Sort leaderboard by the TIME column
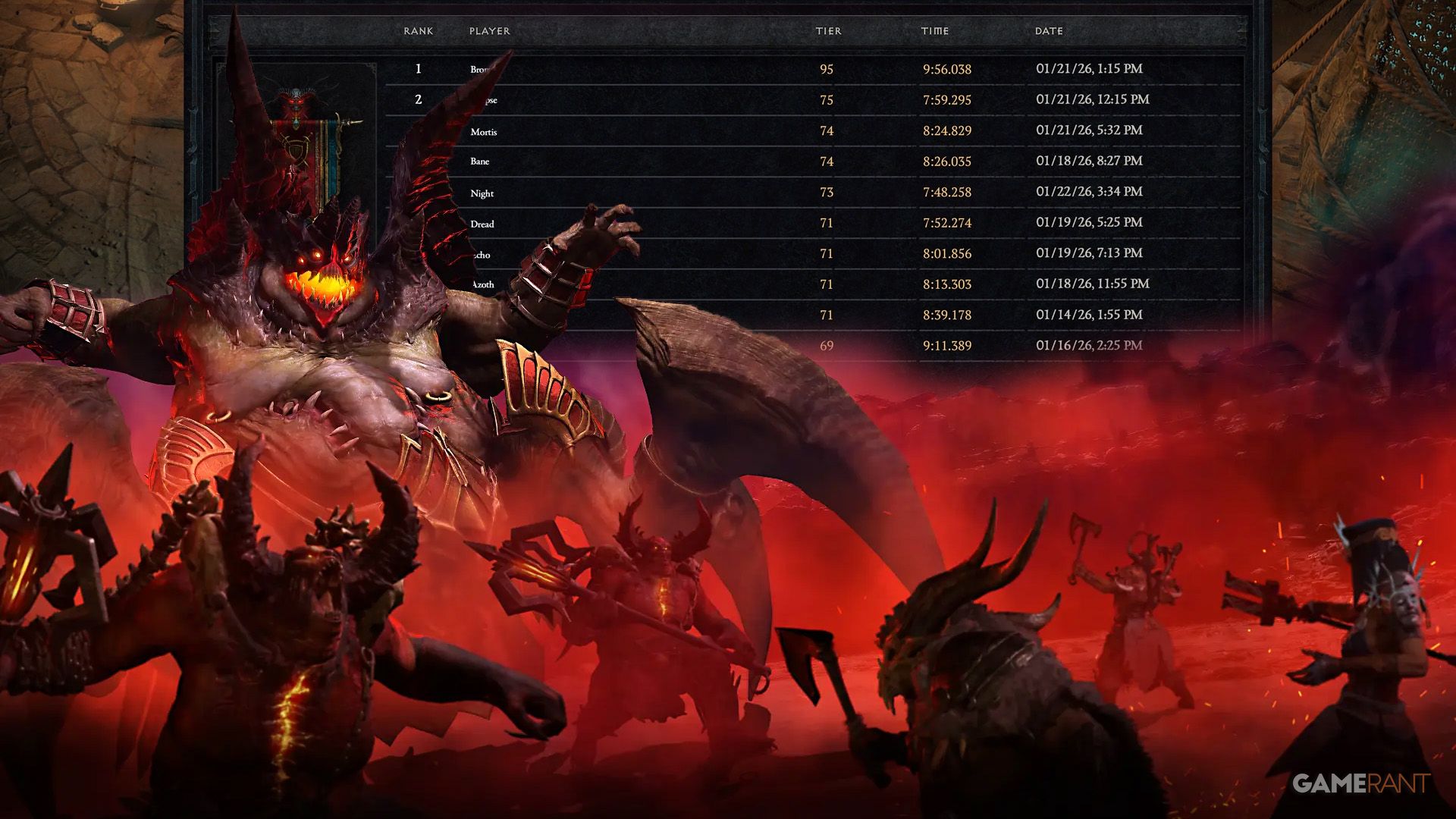Screen dimensions: 1456x819 coord(935,31)
